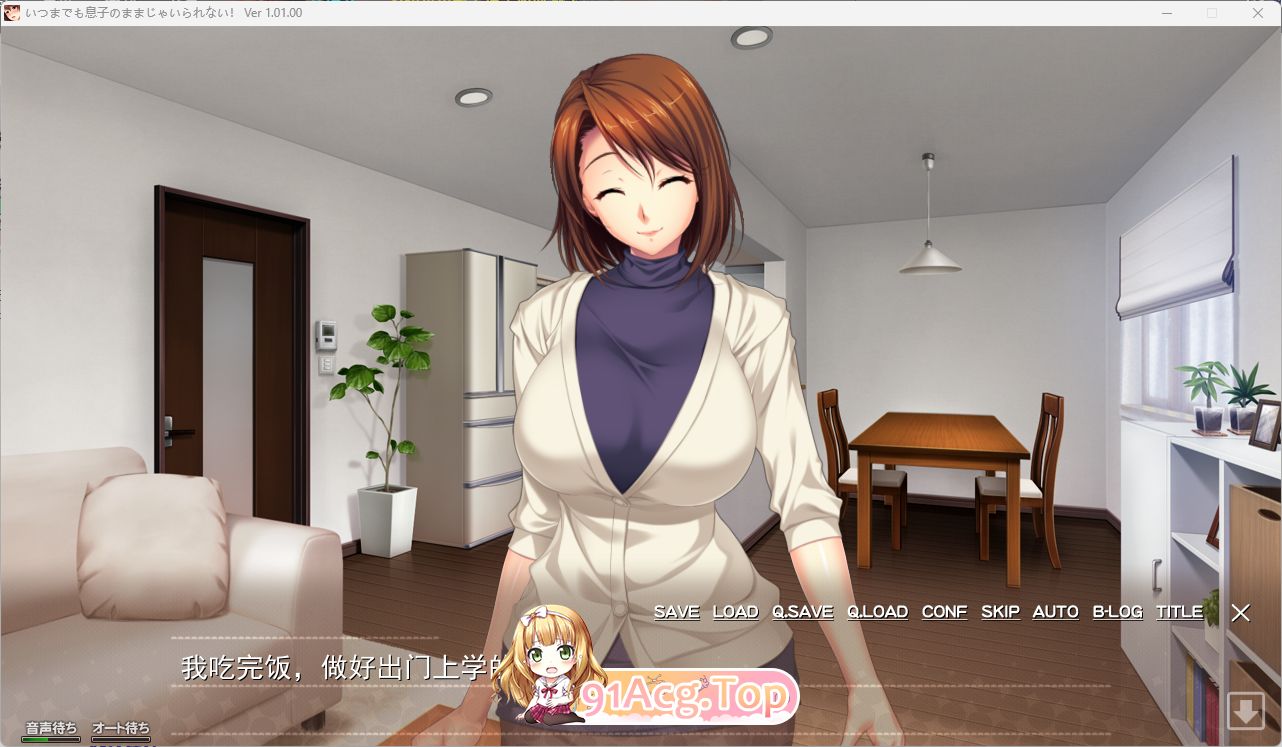The height and width of the screenshot is (747, 1282).
Task: Close the game window
Action: [x=1258, y=13]
